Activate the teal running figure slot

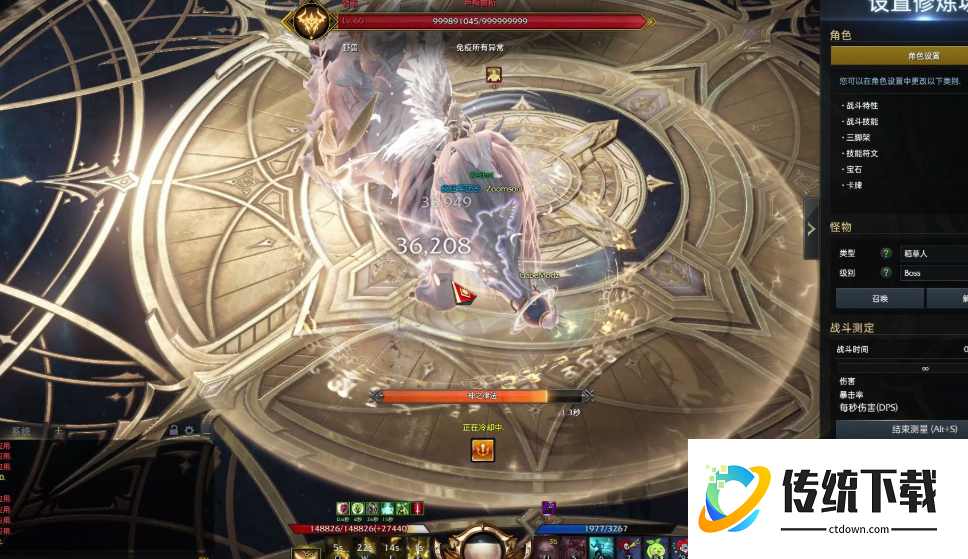tap(601, 548)
